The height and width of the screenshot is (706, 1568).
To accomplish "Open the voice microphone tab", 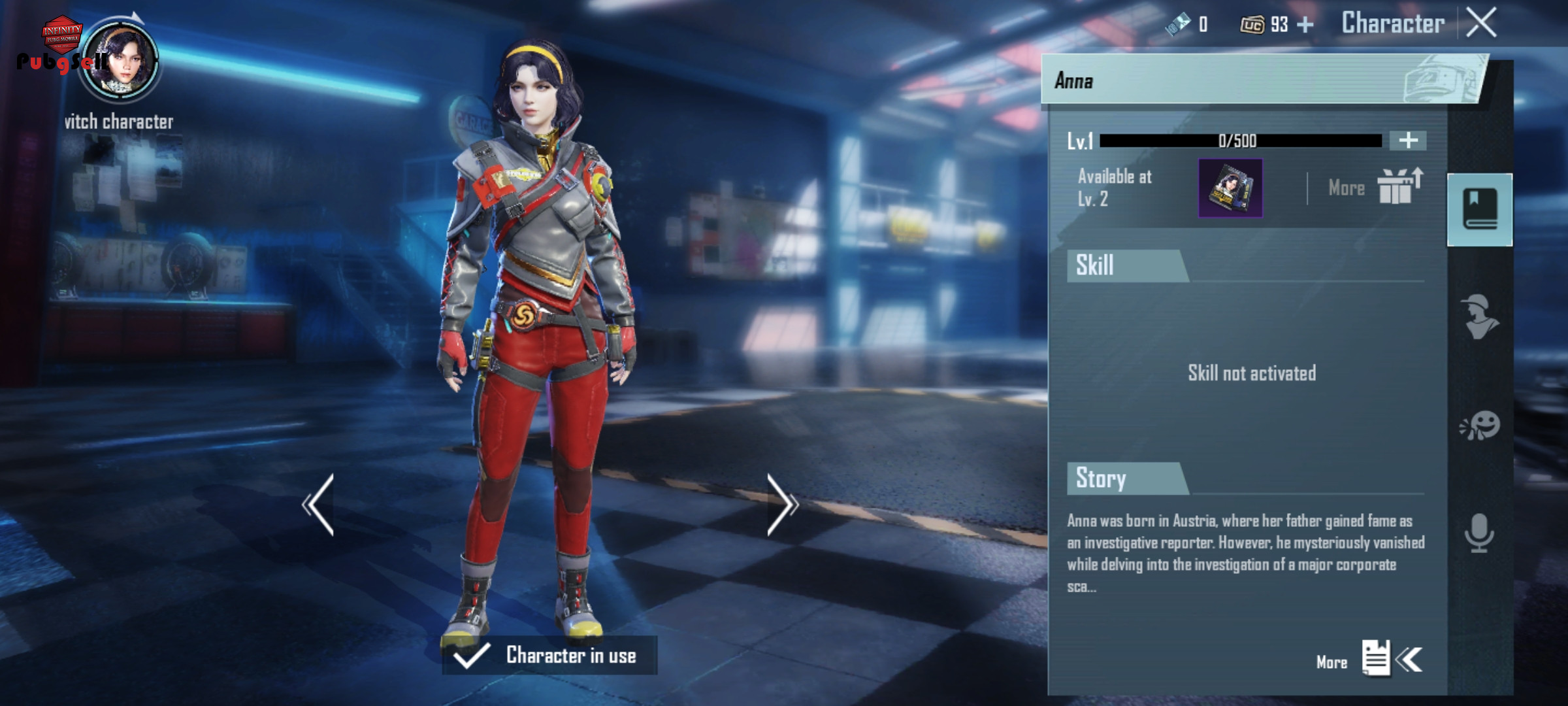I will [x=1479, y=533].
